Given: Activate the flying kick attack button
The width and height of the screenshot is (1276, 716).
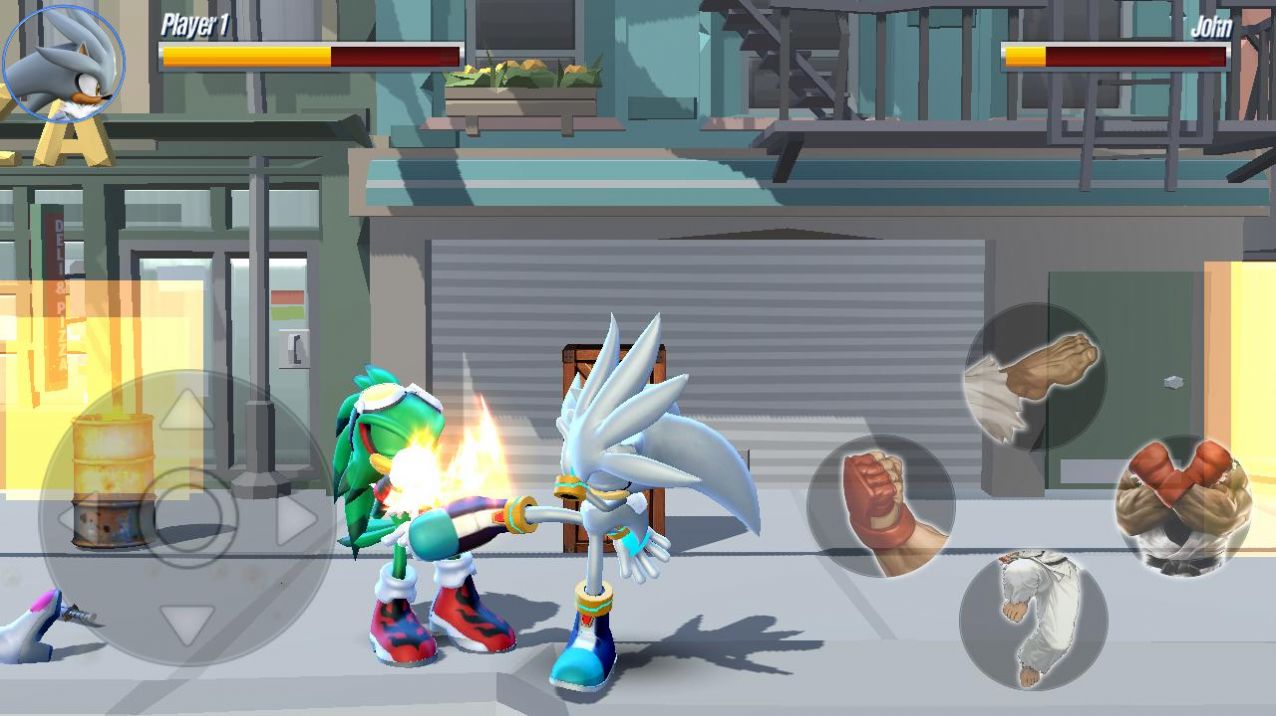Looking at the screenshot, I should click(1035, 376).
